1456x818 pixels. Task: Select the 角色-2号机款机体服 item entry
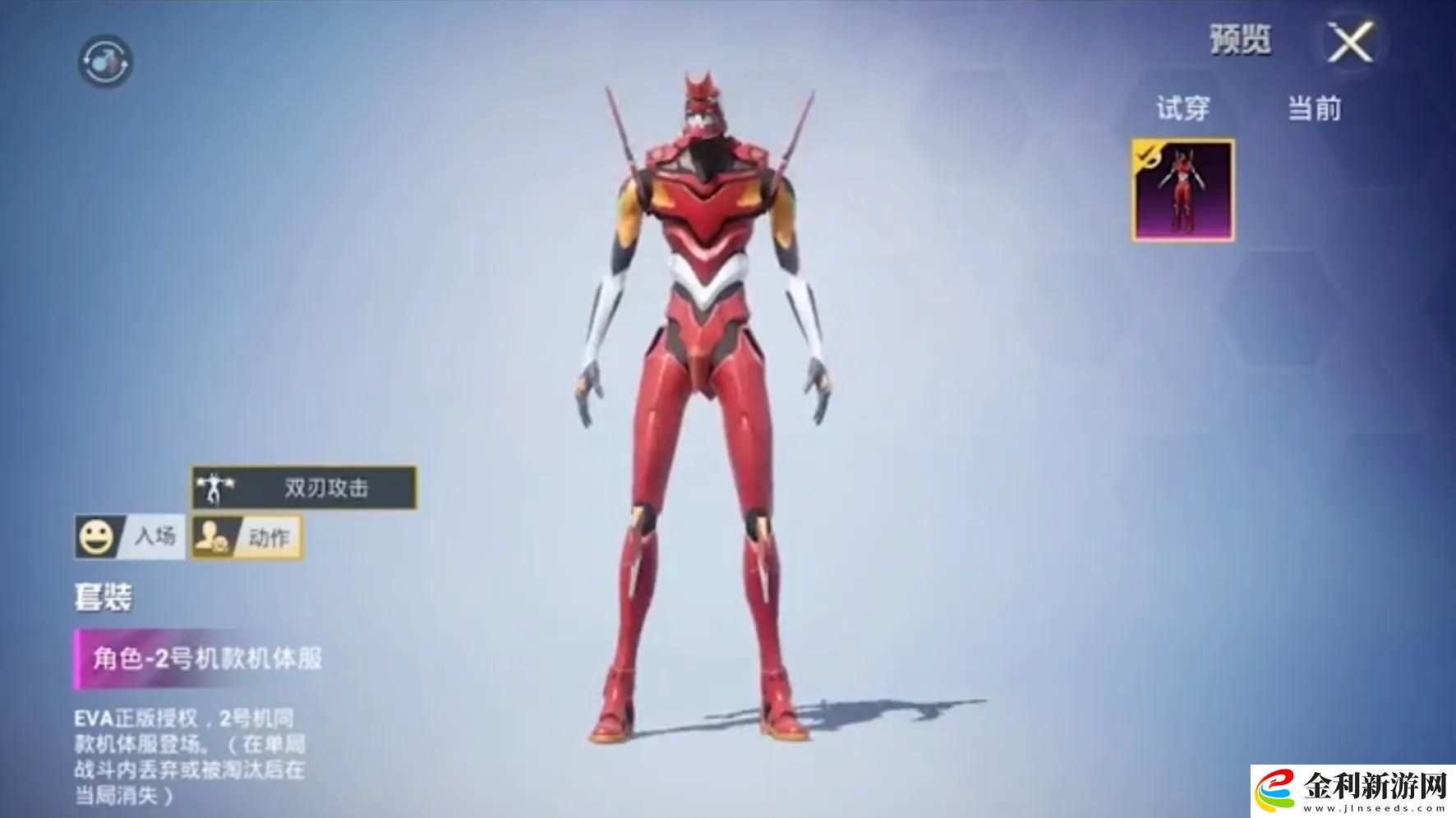205,659
